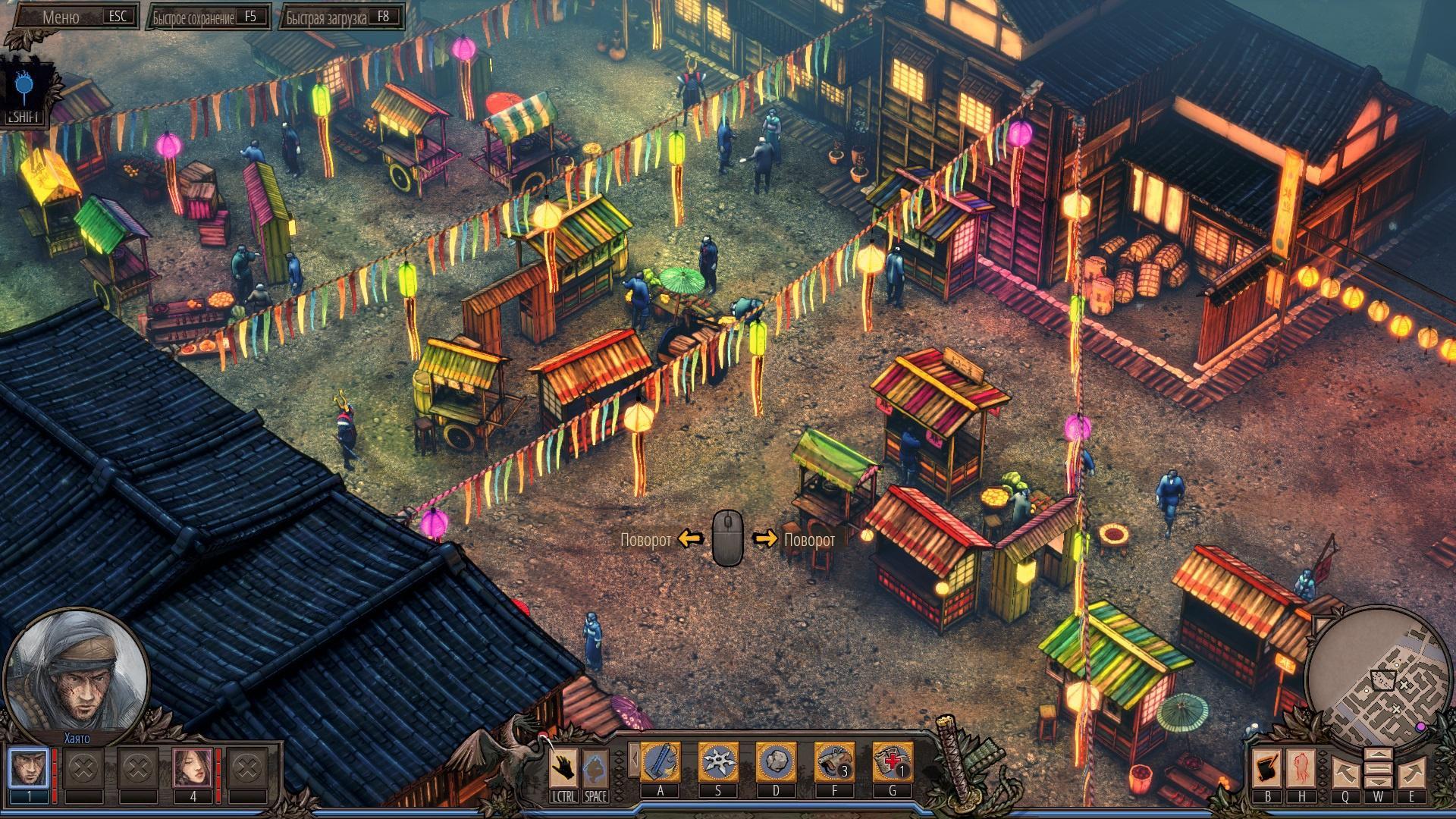Rotate camera with the right arrow button
1456x819 pixels.
[x=1411, y=772]
